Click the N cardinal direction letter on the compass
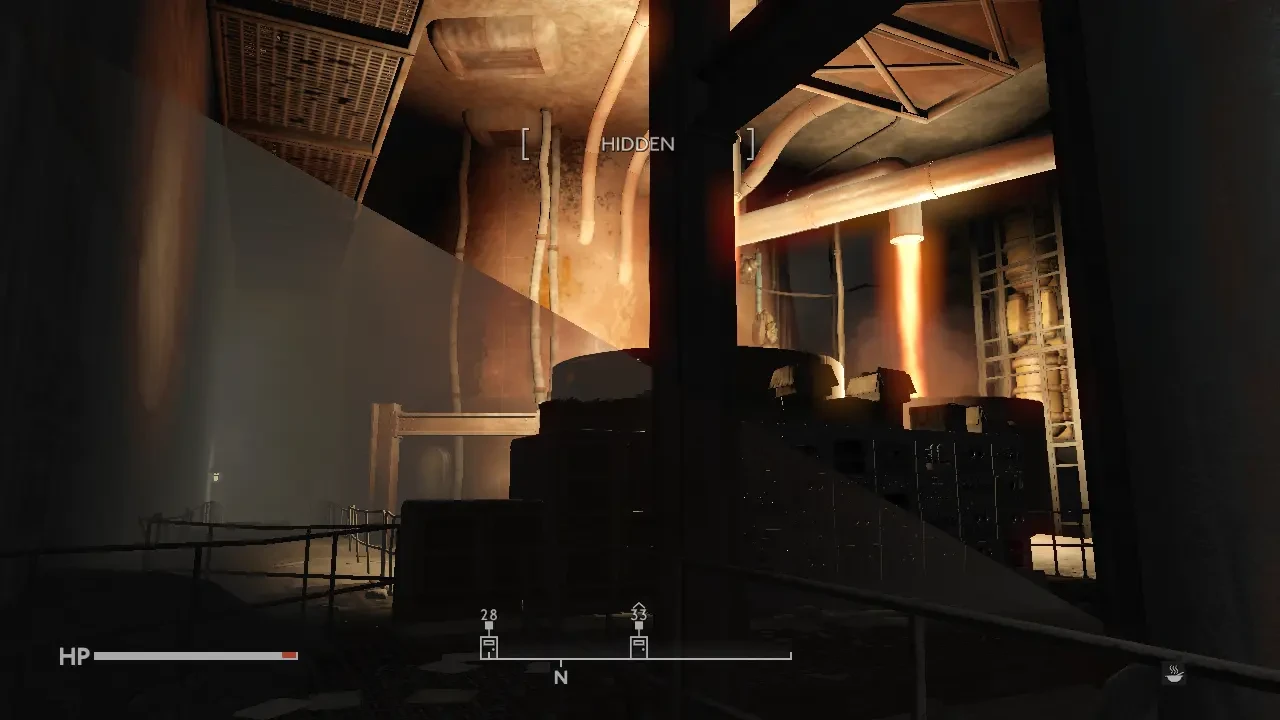 (560, 678)
